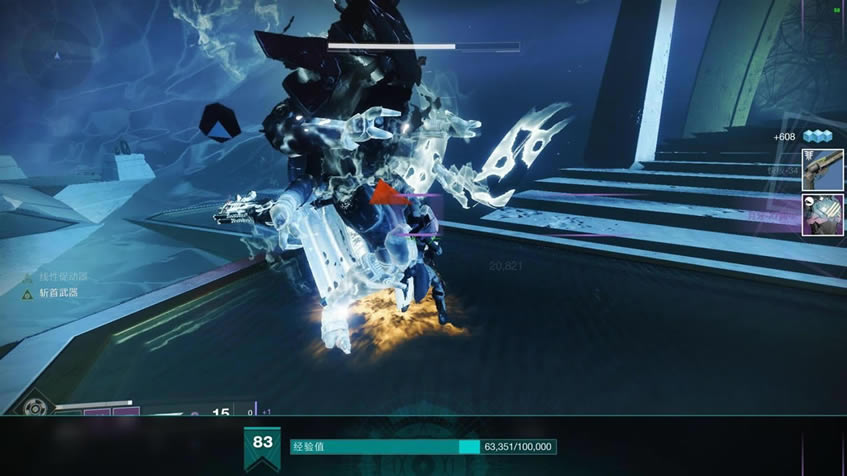
Task: Click the blue glimmer cubes icon
Action: tap(817, 137)
